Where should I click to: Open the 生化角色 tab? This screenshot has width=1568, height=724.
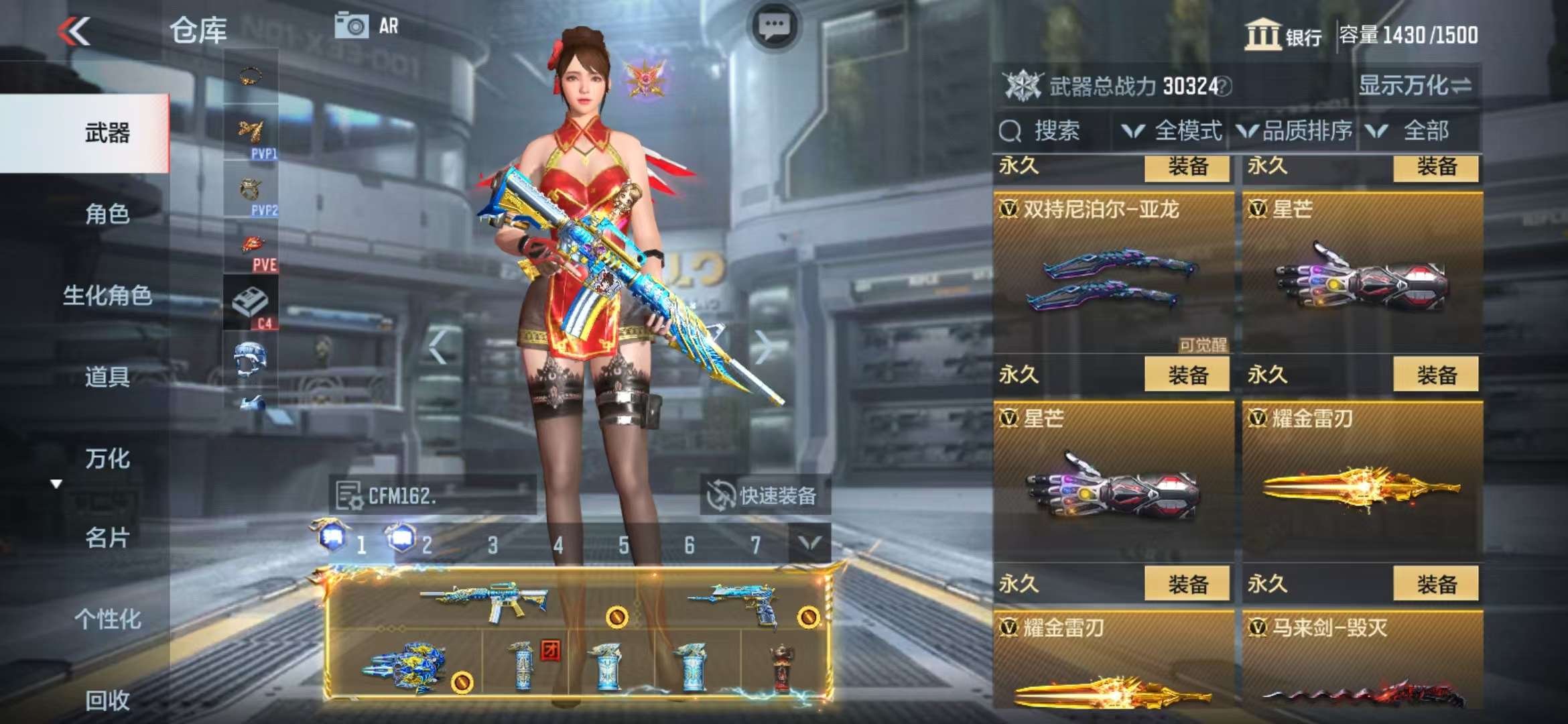[107, 295]
